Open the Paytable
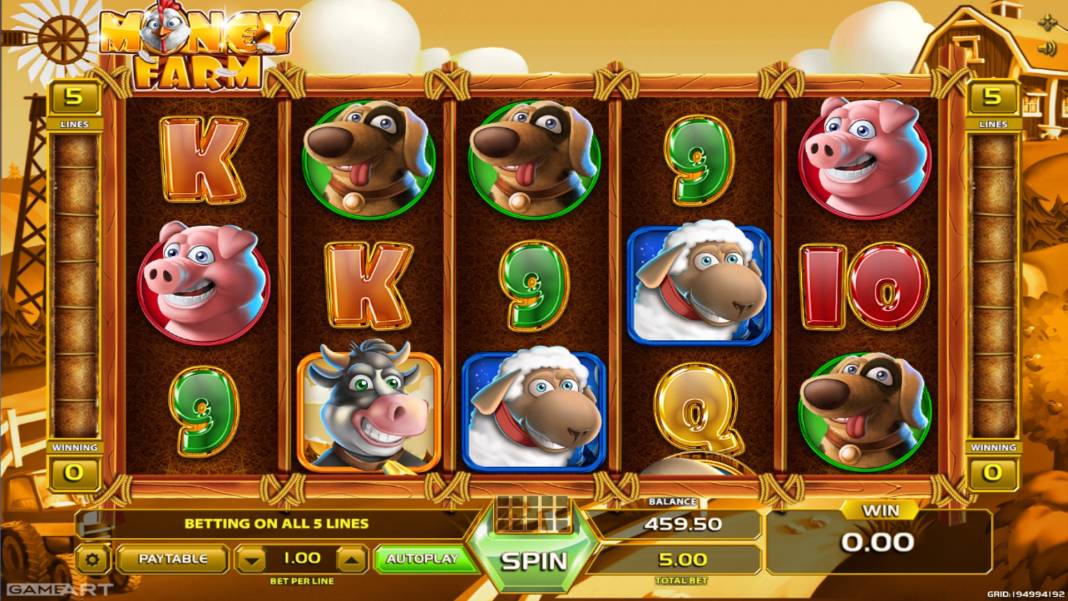The height and width of the screenshot is (601, 1068). [x=173, y=559]
